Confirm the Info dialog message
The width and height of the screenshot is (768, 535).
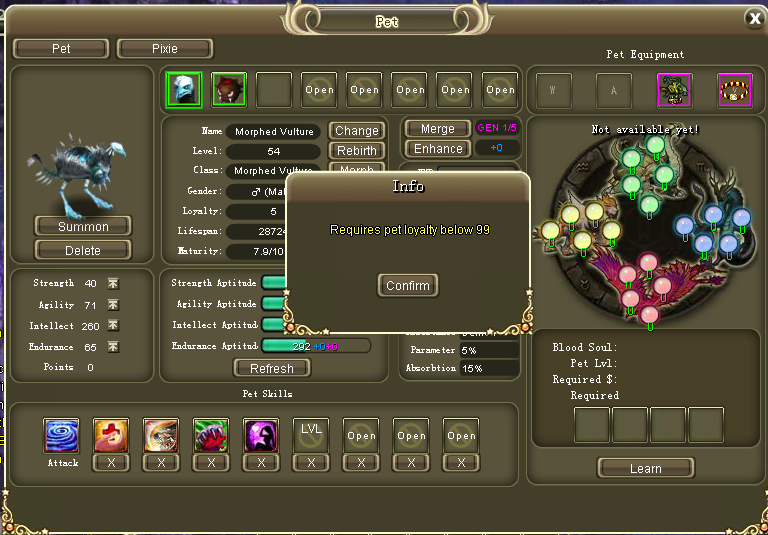pyautogui.click(x=408, y=286)
